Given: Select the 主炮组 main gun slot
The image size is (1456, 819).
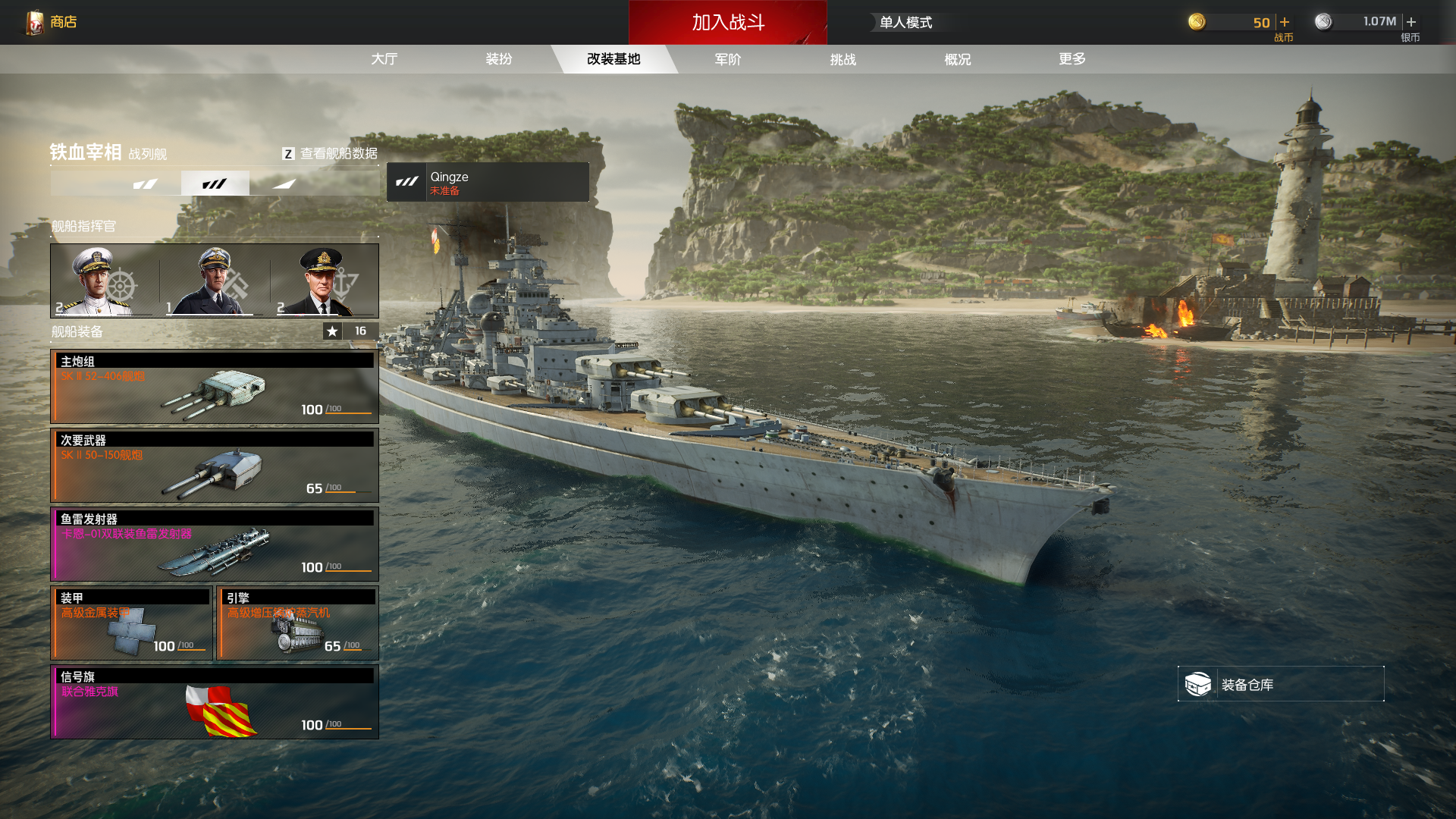Looking at the screenshot, I should tap(215, 387).
